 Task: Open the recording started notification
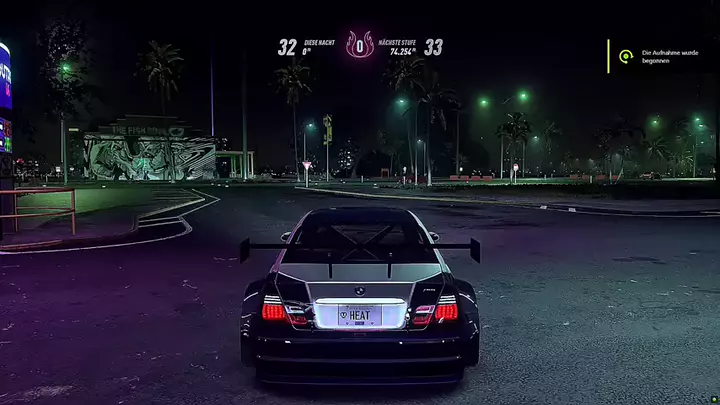(x=659, y=56)
